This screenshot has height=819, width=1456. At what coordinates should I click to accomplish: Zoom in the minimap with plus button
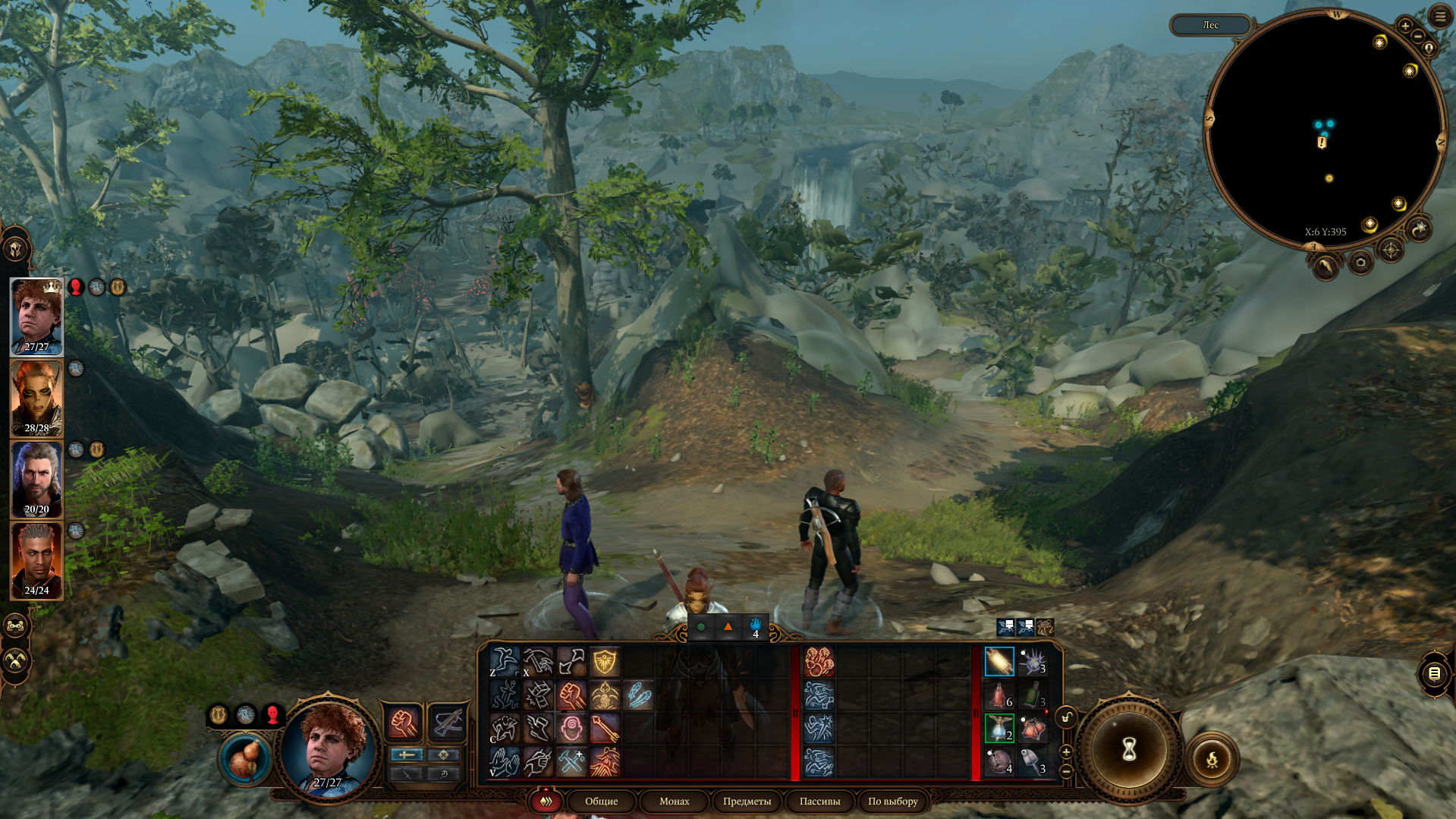coord(1405,27)
